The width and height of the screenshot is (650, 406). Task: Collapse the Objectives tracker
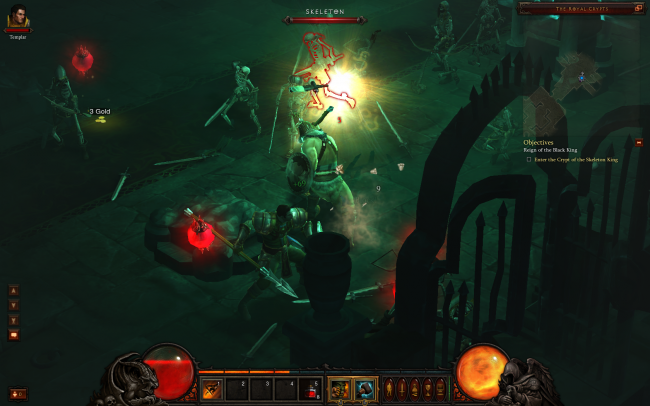pos(639,143)
